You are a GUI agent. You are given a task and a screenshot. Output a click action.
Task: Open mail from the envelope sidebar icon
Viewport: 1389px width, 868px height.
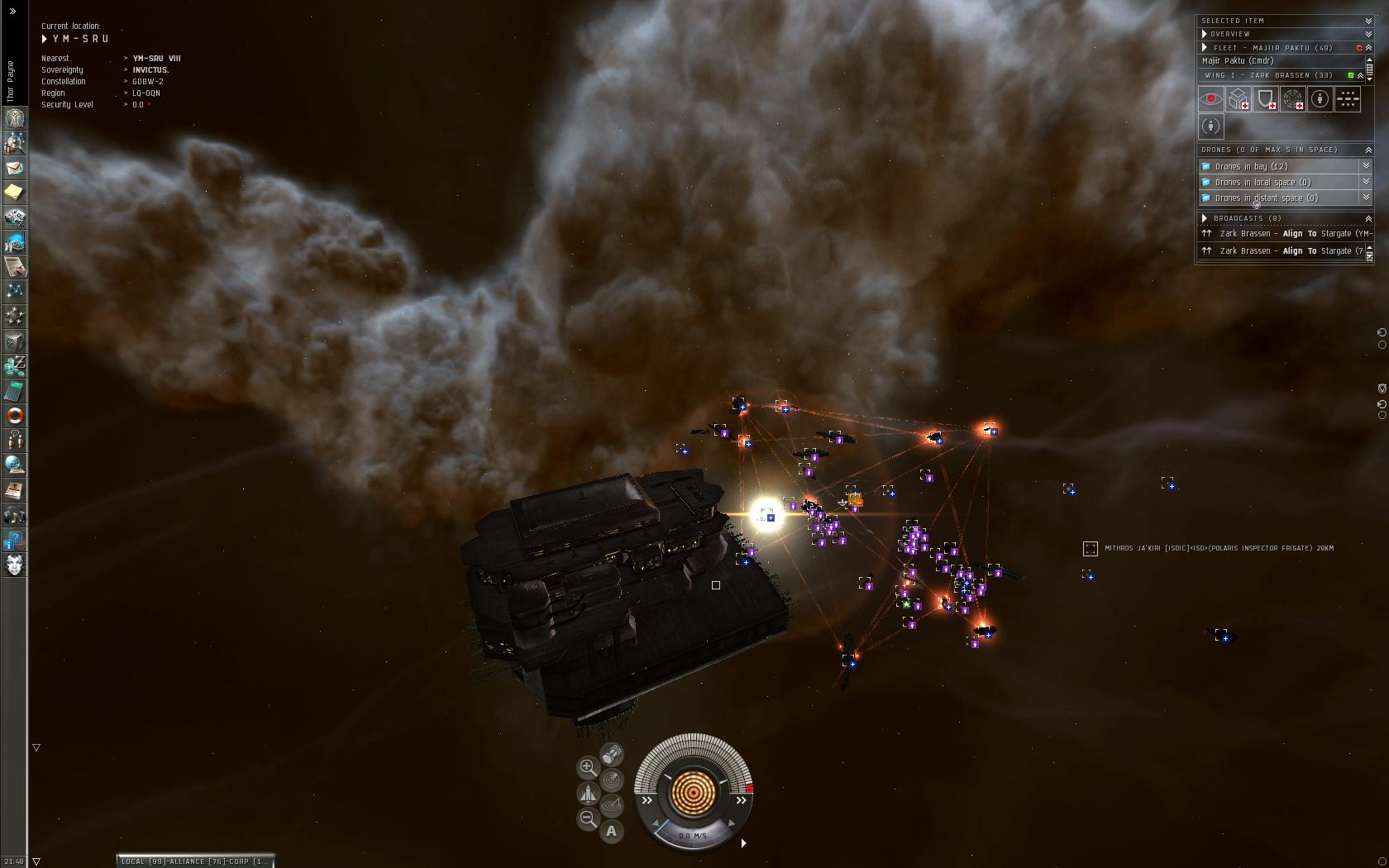(15, 168)
